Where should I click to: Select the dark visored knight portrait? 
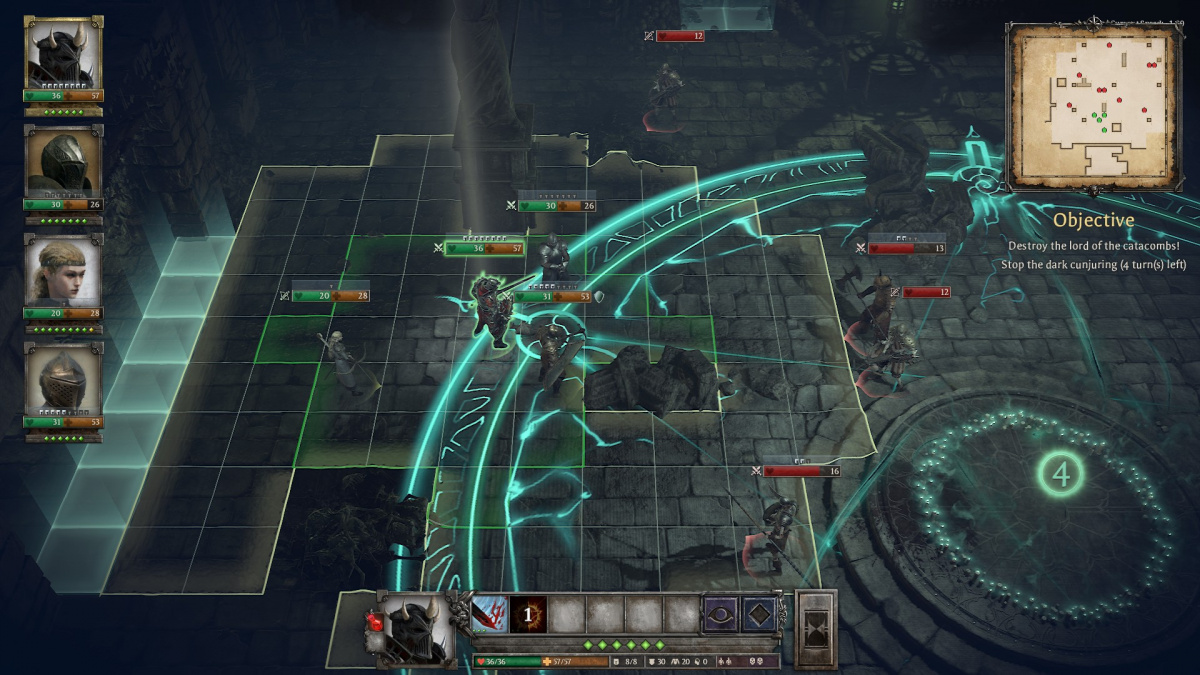coord(64,161)
